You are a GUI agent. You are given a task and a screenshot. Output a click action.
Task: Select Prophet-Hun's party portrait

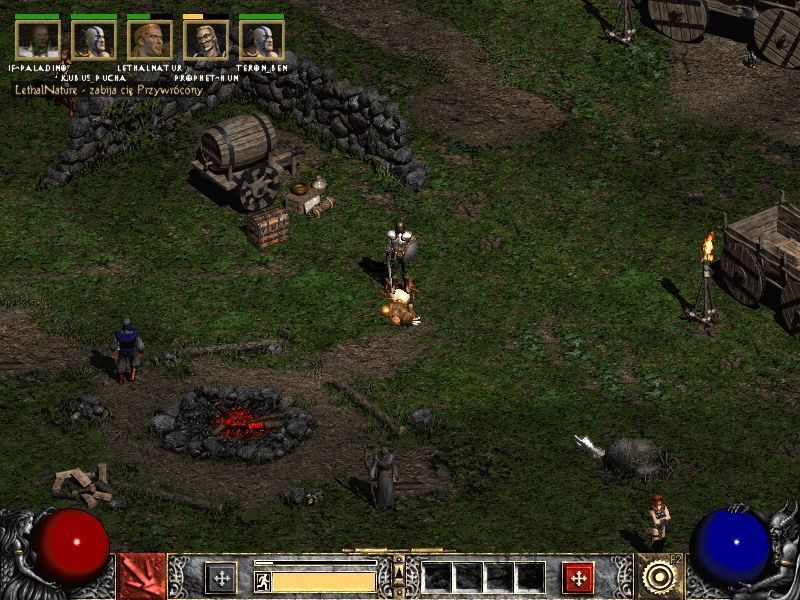(206, 40)
